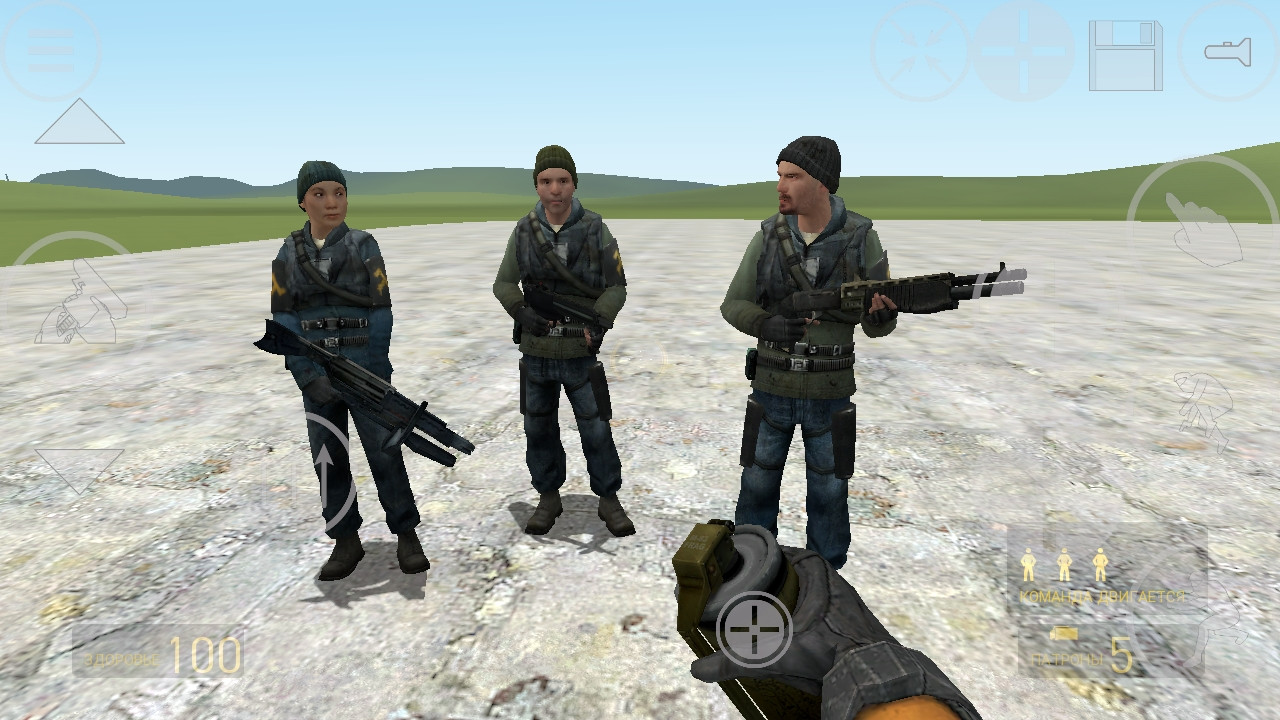Tap the converging-arrows zoom icon at top
The image size is (1280, 720).
click(925, 48)
